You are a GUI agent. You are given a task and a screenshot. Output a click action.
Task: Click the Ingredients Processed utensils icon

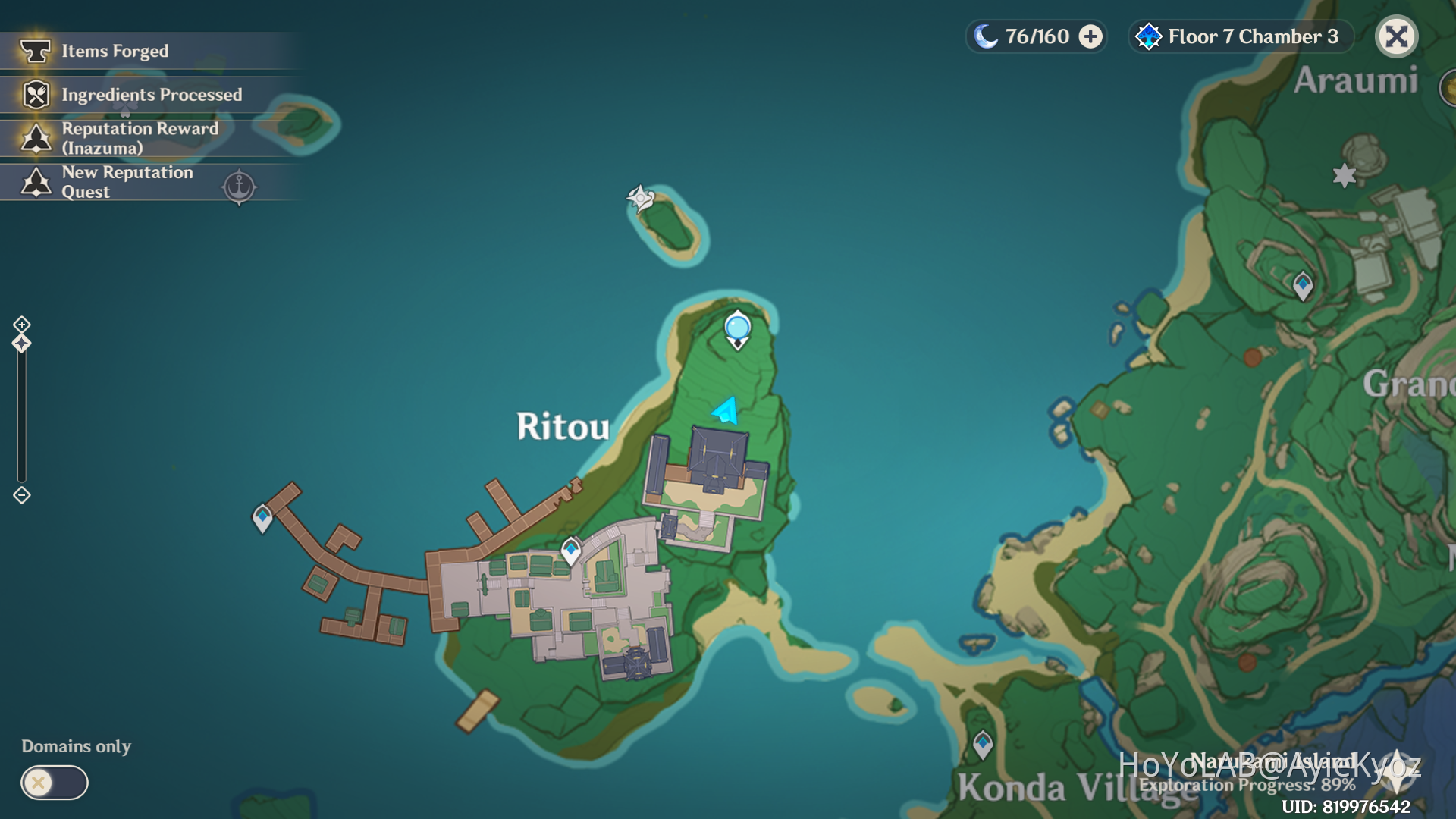tap(35, 95)
